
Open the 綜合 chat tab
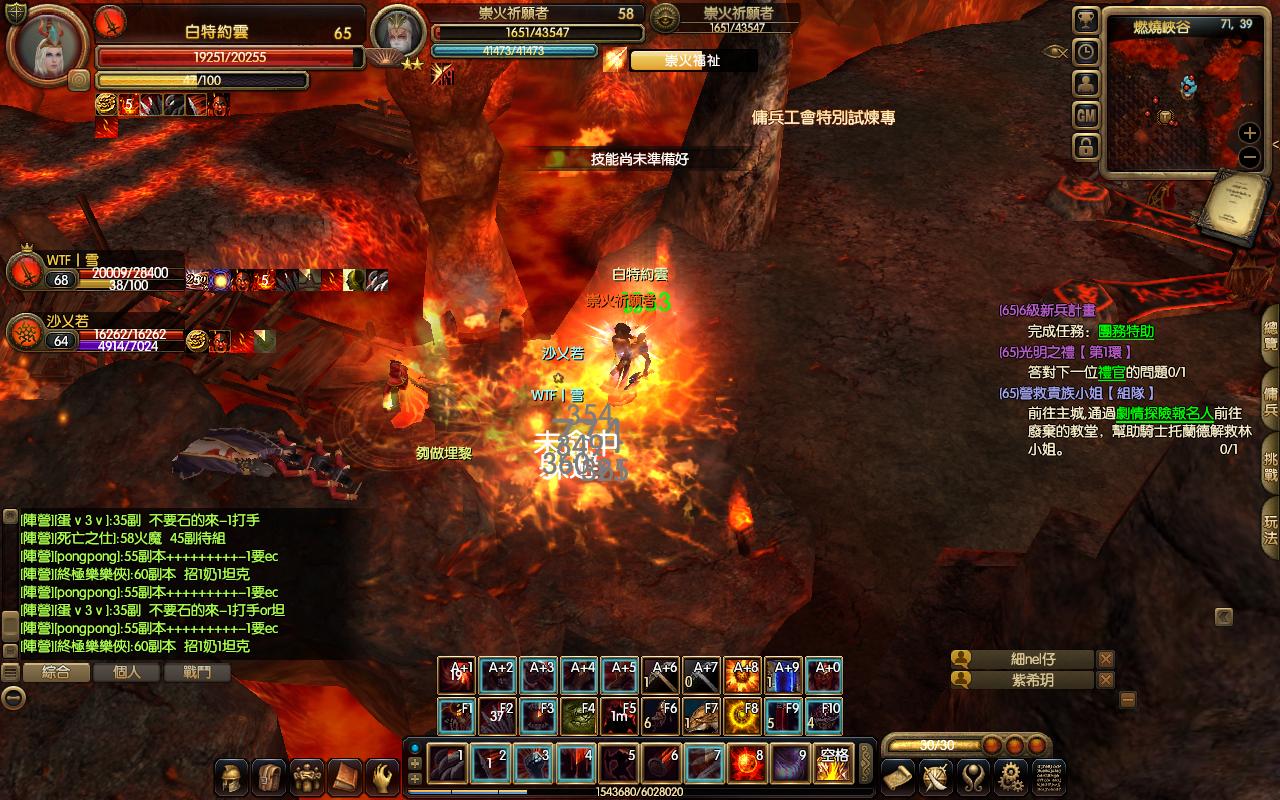pos(56,673)
